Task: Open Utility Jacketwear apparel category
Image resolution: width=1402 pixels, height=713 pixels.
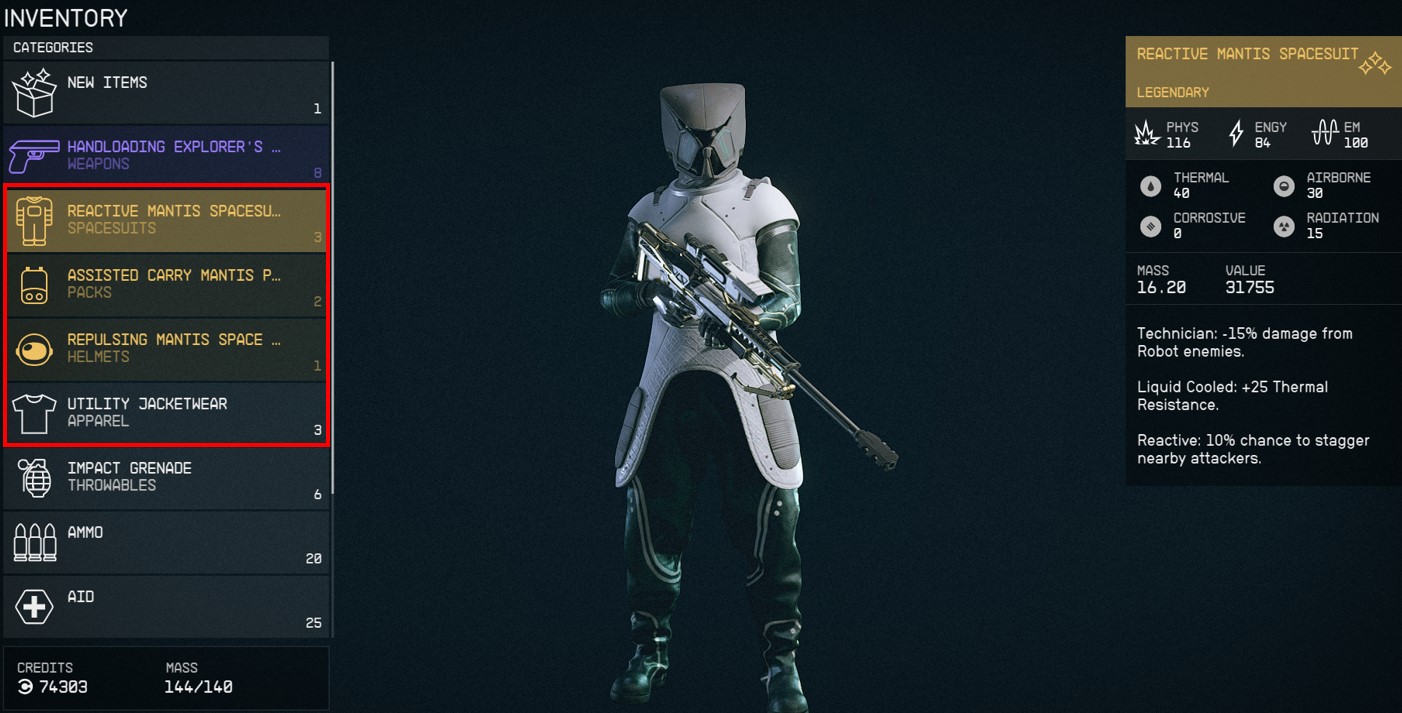Action: pos(166,412)
